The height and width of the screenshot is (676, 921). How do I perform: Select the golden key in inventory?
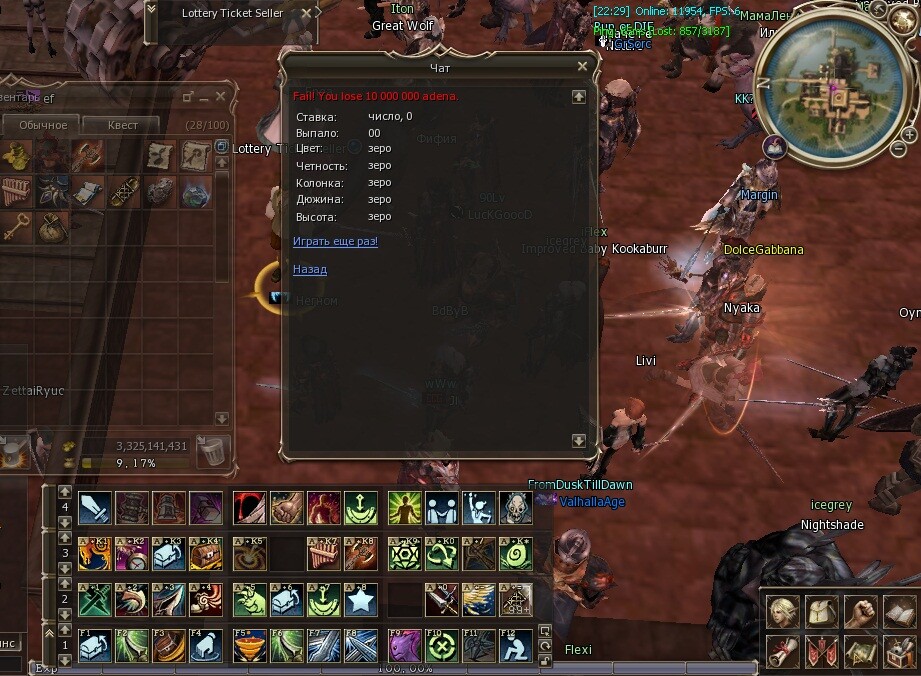[15, 226]
